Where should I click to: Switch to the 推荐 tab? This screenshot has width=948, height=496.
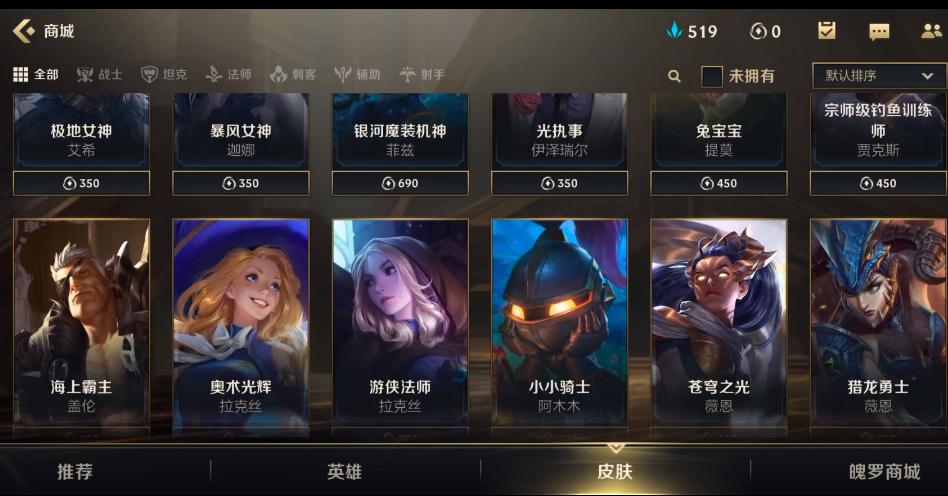pos(75,472)
